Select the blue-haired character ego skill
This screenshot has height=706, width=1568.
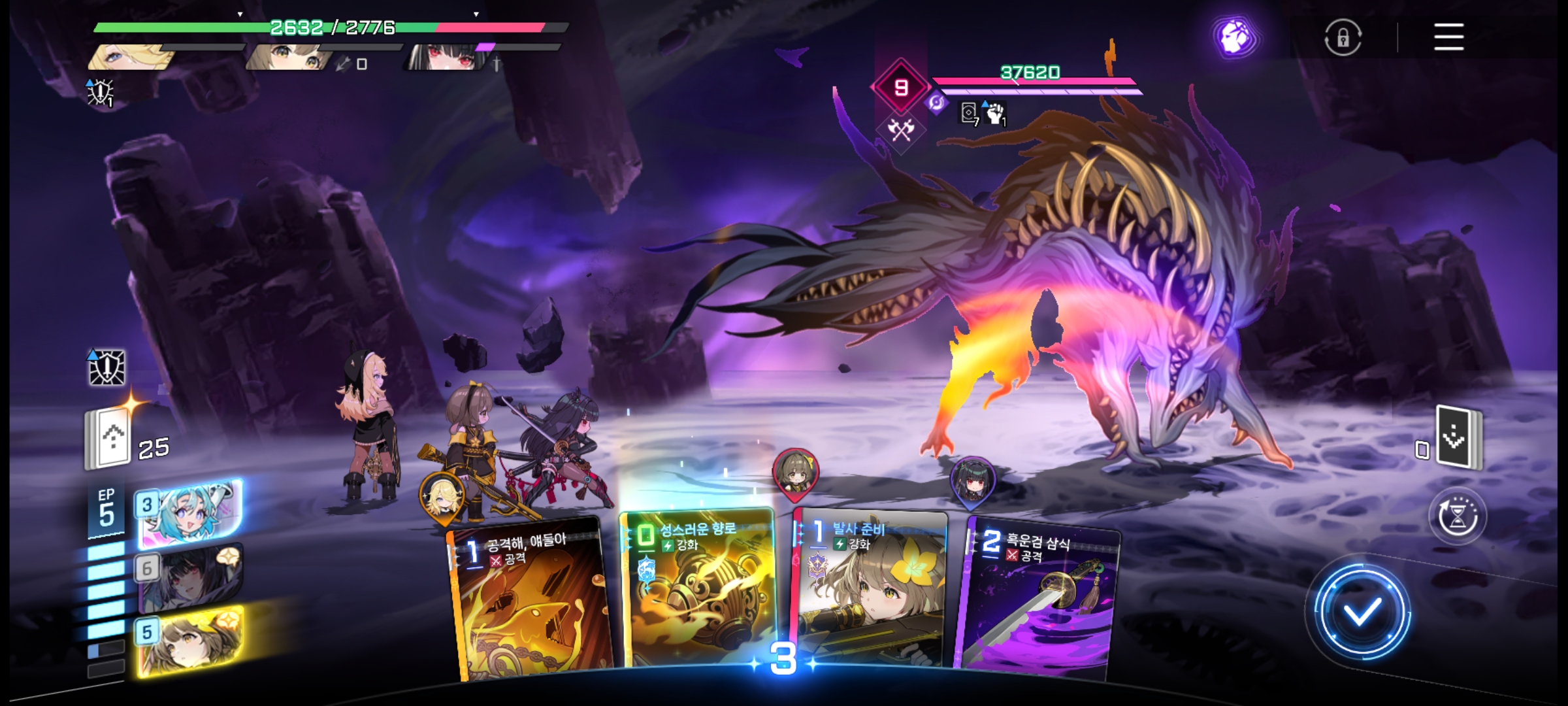pyautogui.click(x=189, y=513)
